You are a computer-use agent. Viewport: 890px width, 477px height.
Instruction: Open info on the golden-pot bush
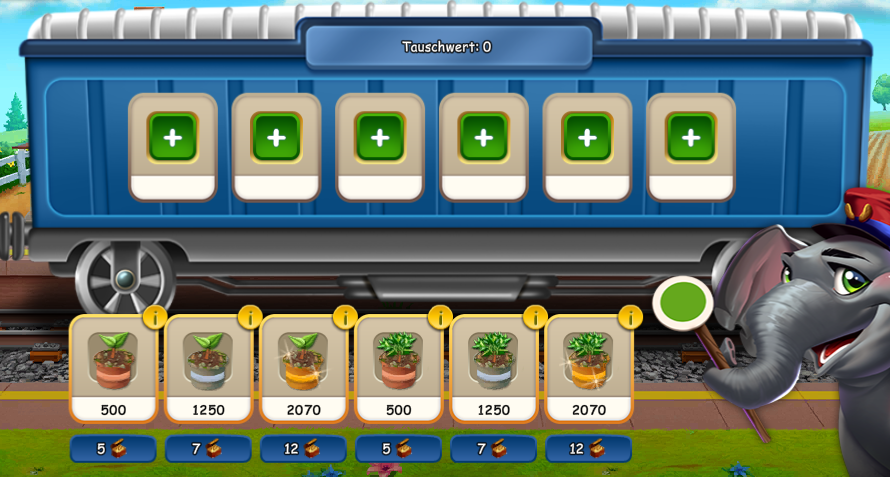click(x=630, y=317)
